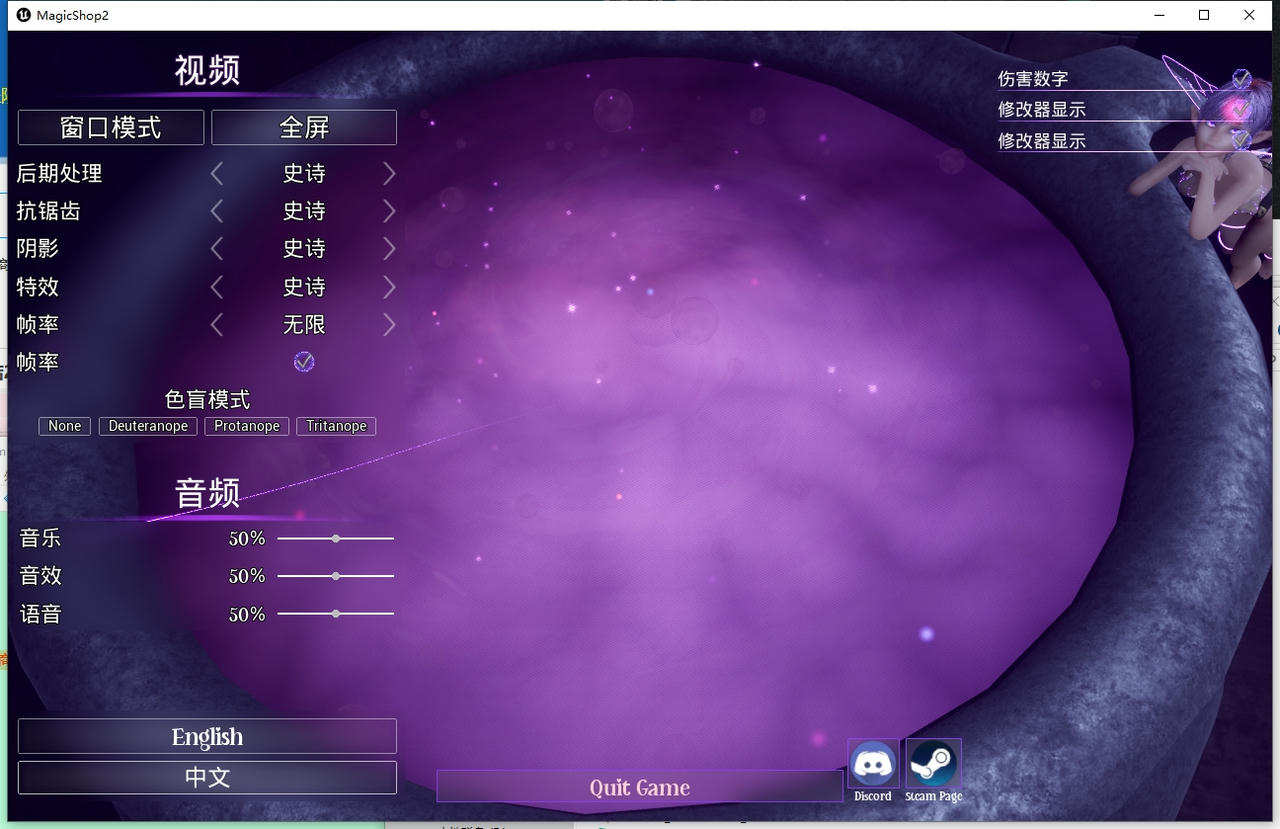Select 全屏 display mode
Image resolution: width=1280 pixels, height=829 pixels.
point(303,127)
